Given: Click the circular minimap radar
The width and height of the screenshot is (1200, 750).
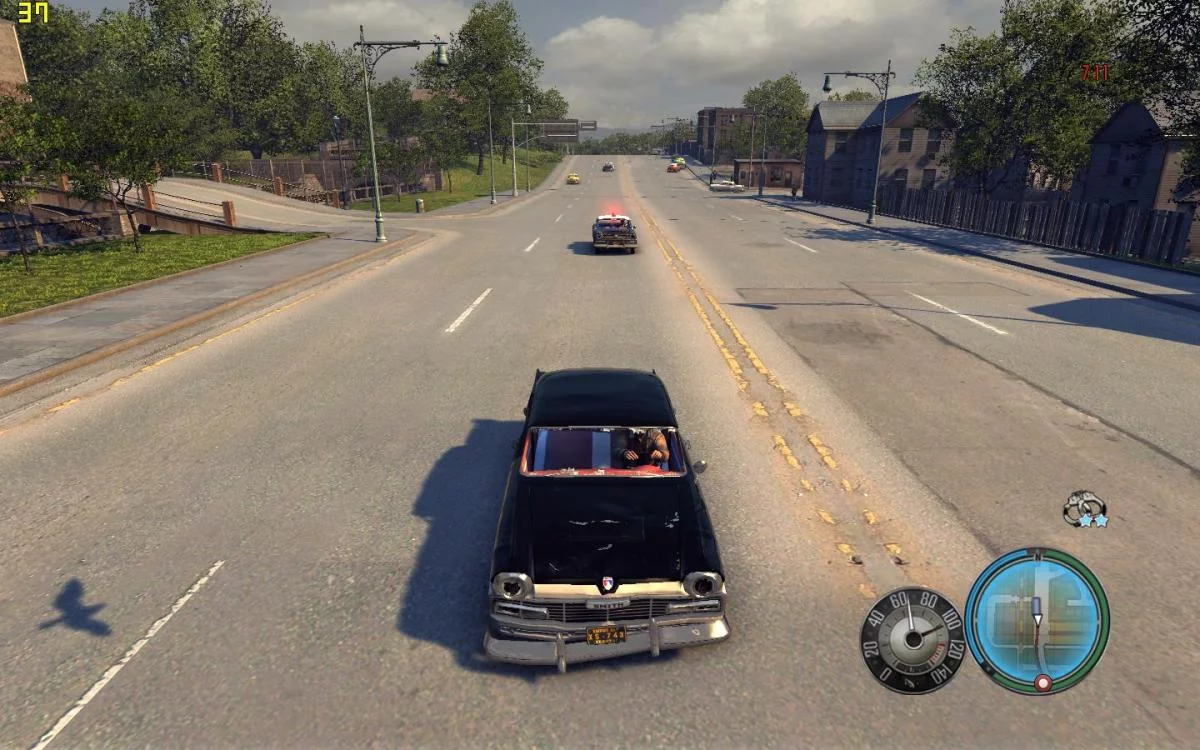Looking at the screenshot, I should 1037,620.
